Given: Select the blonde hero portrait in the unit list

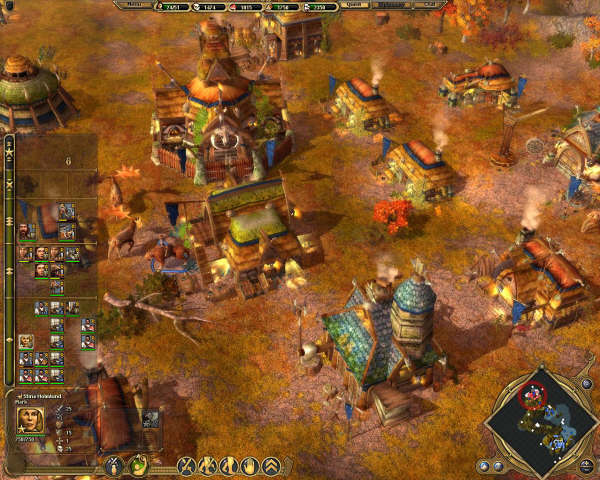Looking at the screenshot, I should (x=25, y=342).
